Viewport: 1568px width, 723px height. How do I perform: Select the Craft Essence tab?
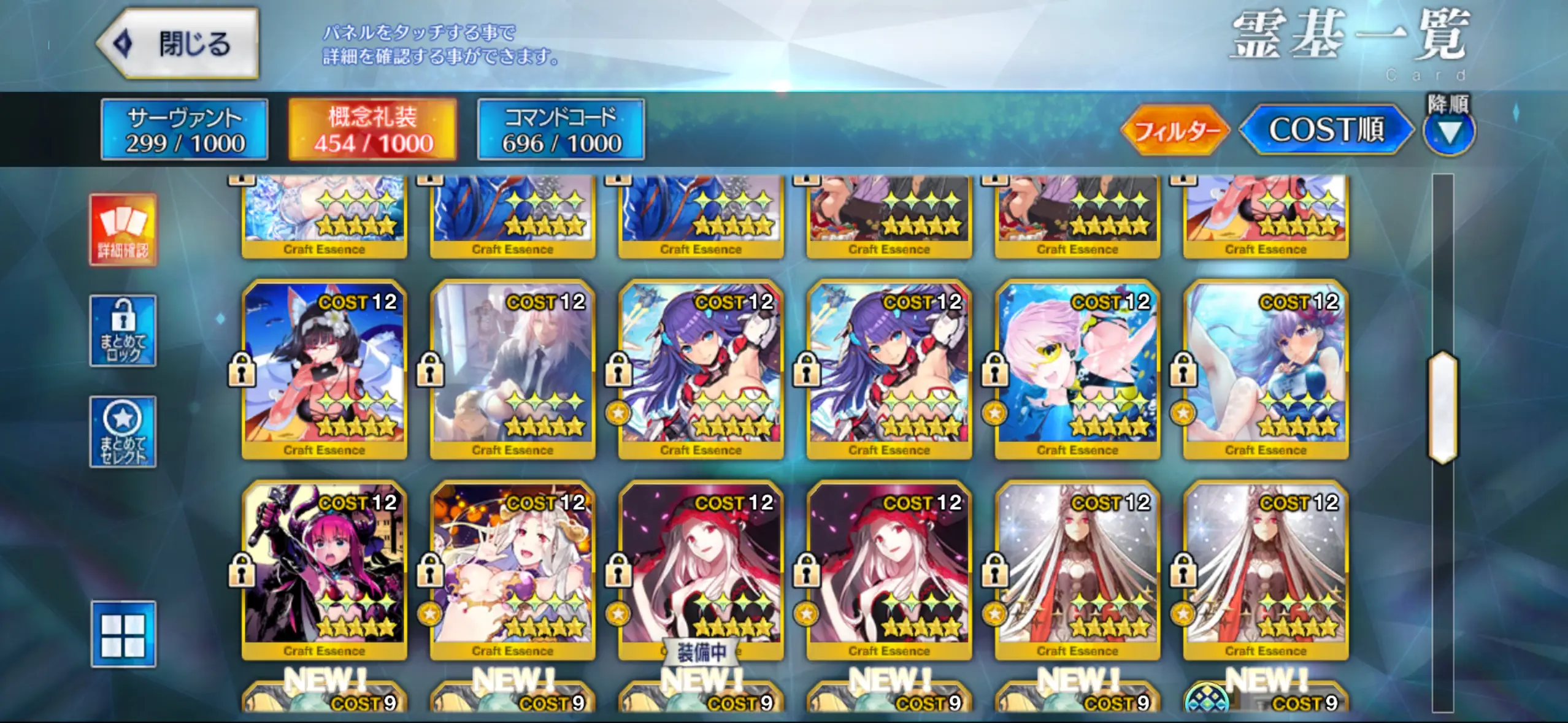tap(373, 130)
